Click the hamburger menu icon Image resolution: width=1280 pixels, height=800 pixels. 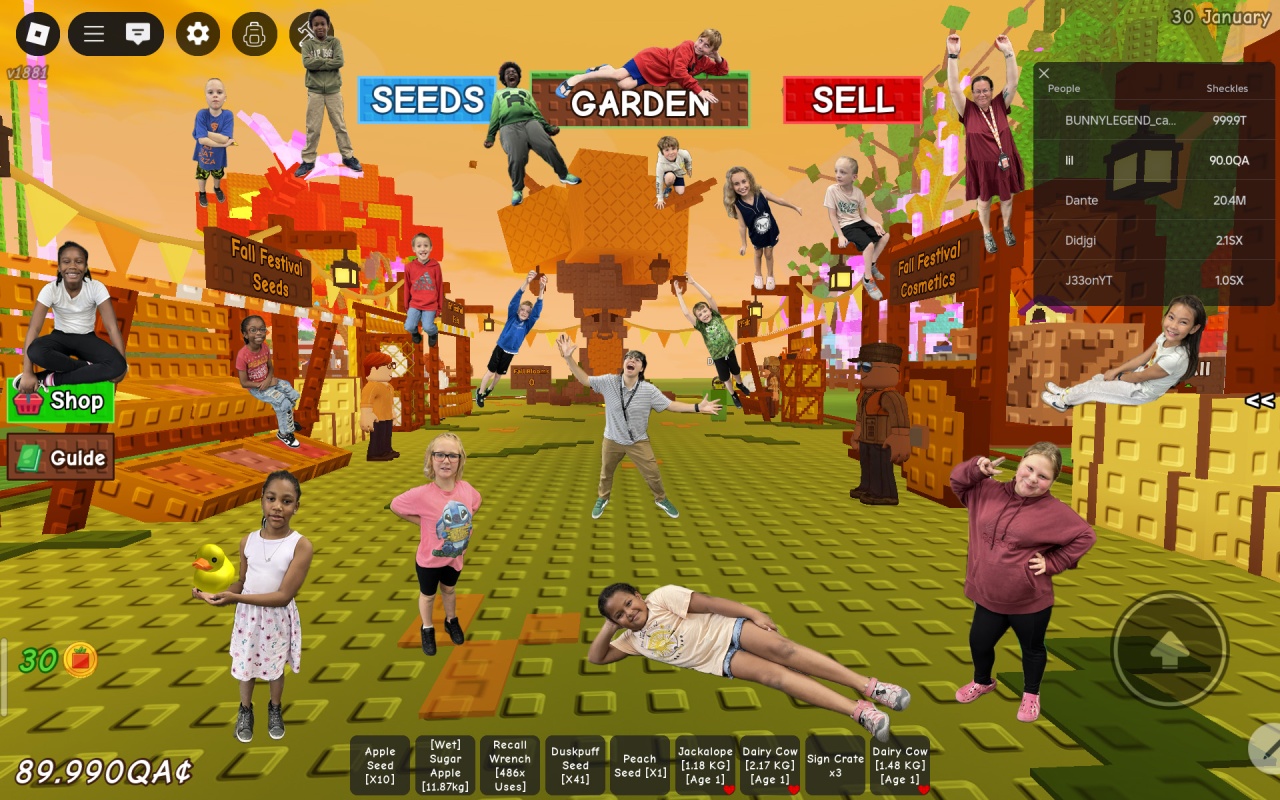pos(94,34)
